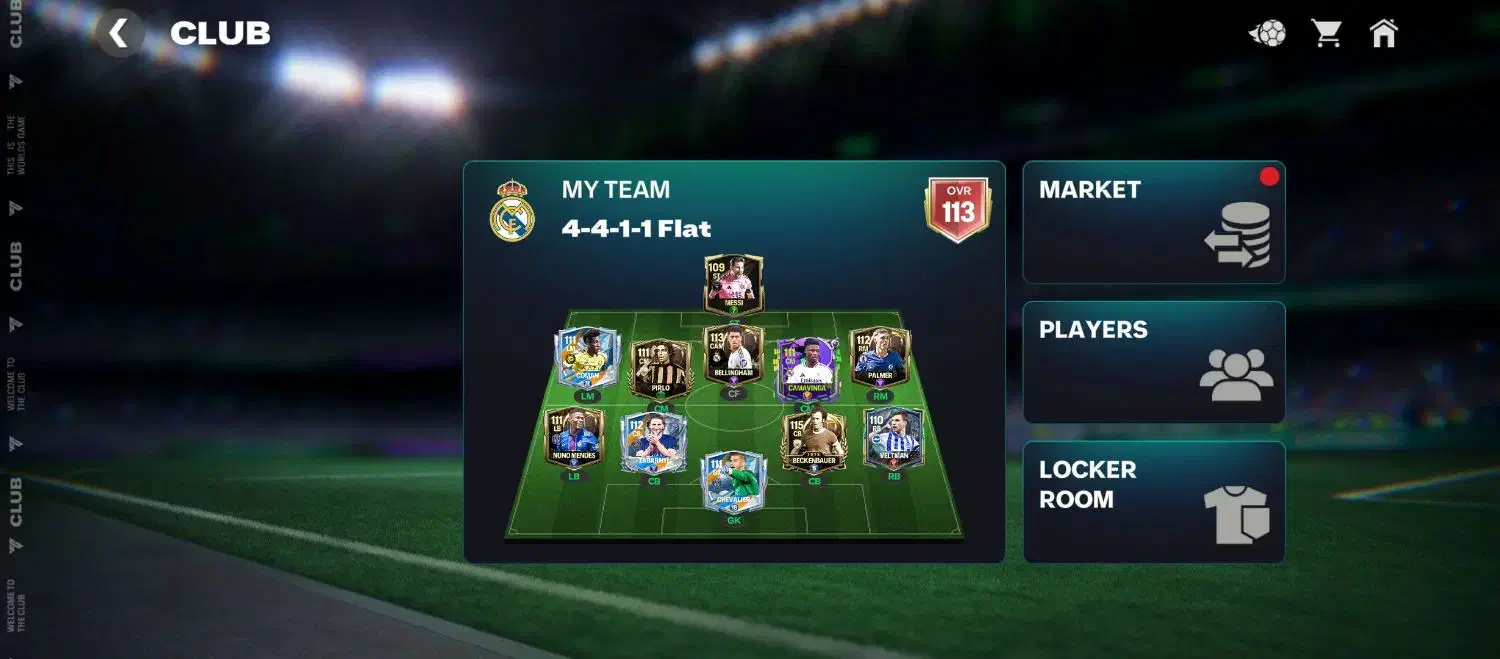Select Messi's striker card
This screenshot has height=659, width=1500.
click(x=733, y=284)
